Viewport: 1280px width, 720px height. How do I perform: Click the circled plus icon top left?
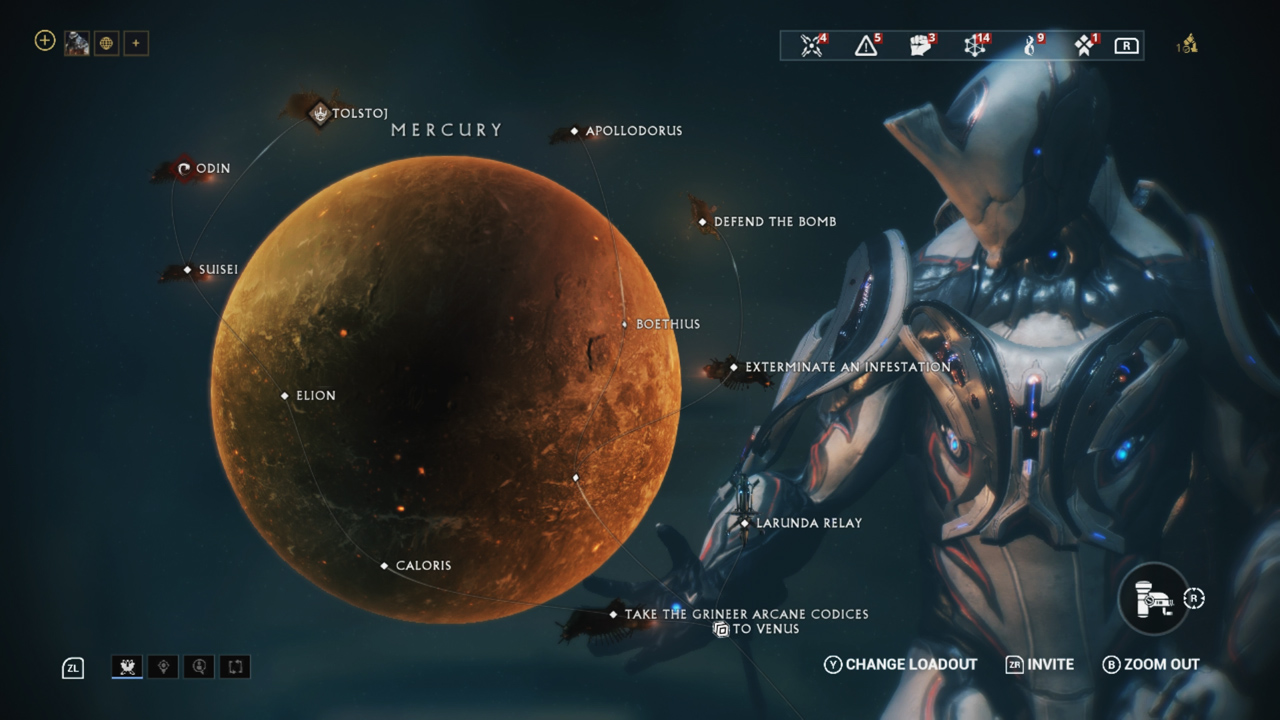[x=44, y=41]
